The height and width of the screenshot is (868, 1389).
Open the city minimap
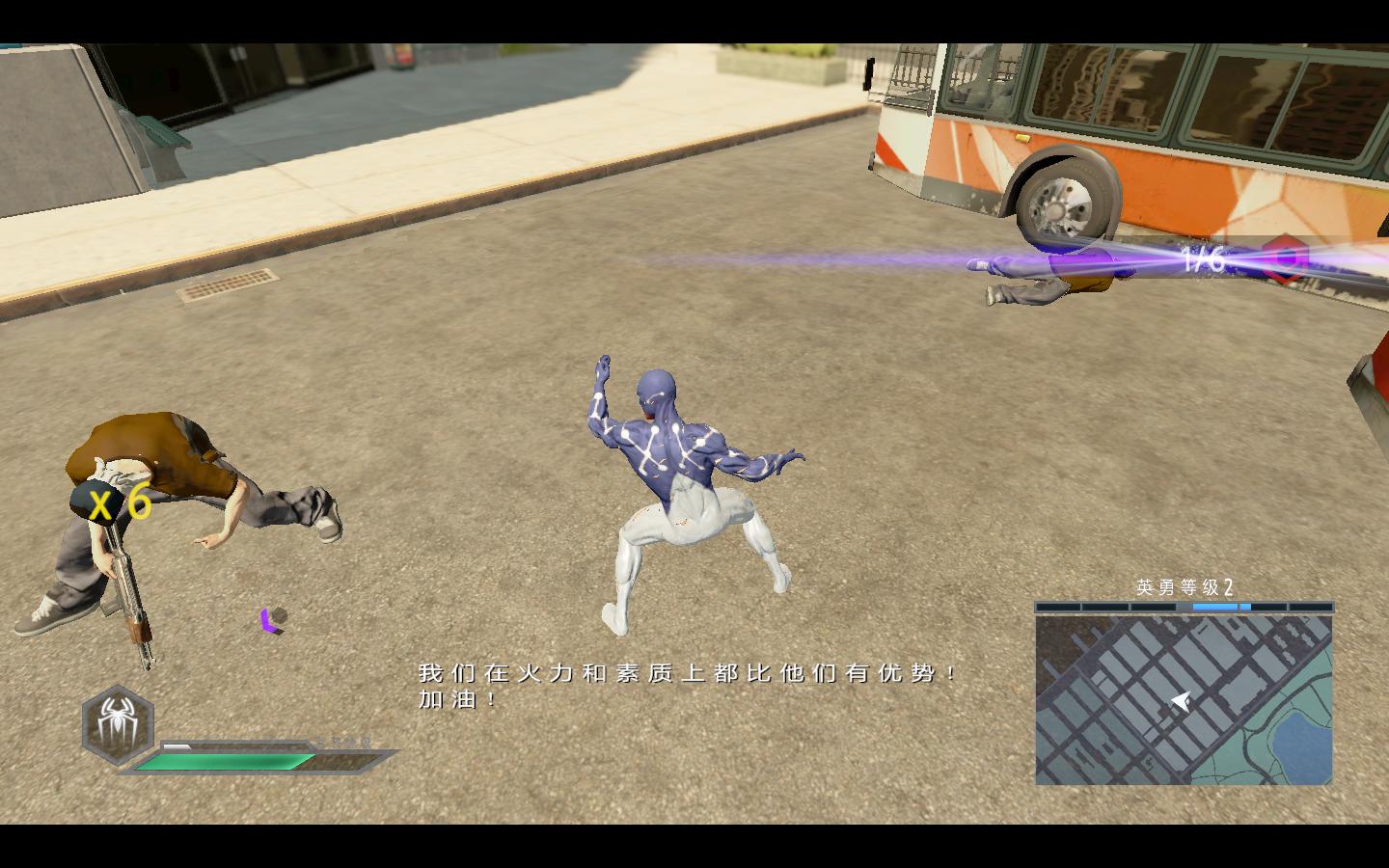pos(1184,700)
